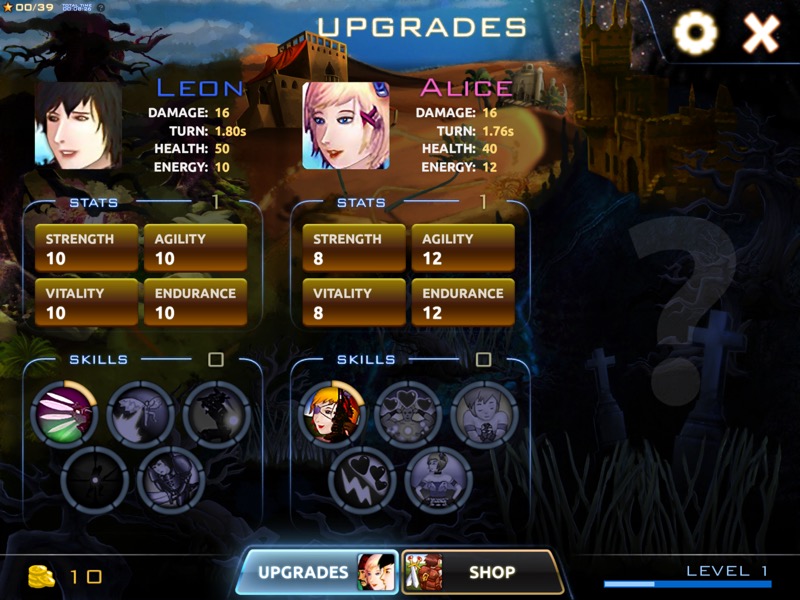Close the Upgrades screen with the X
The width and height of the screenshot is (800, 600).
coord(761,35)
